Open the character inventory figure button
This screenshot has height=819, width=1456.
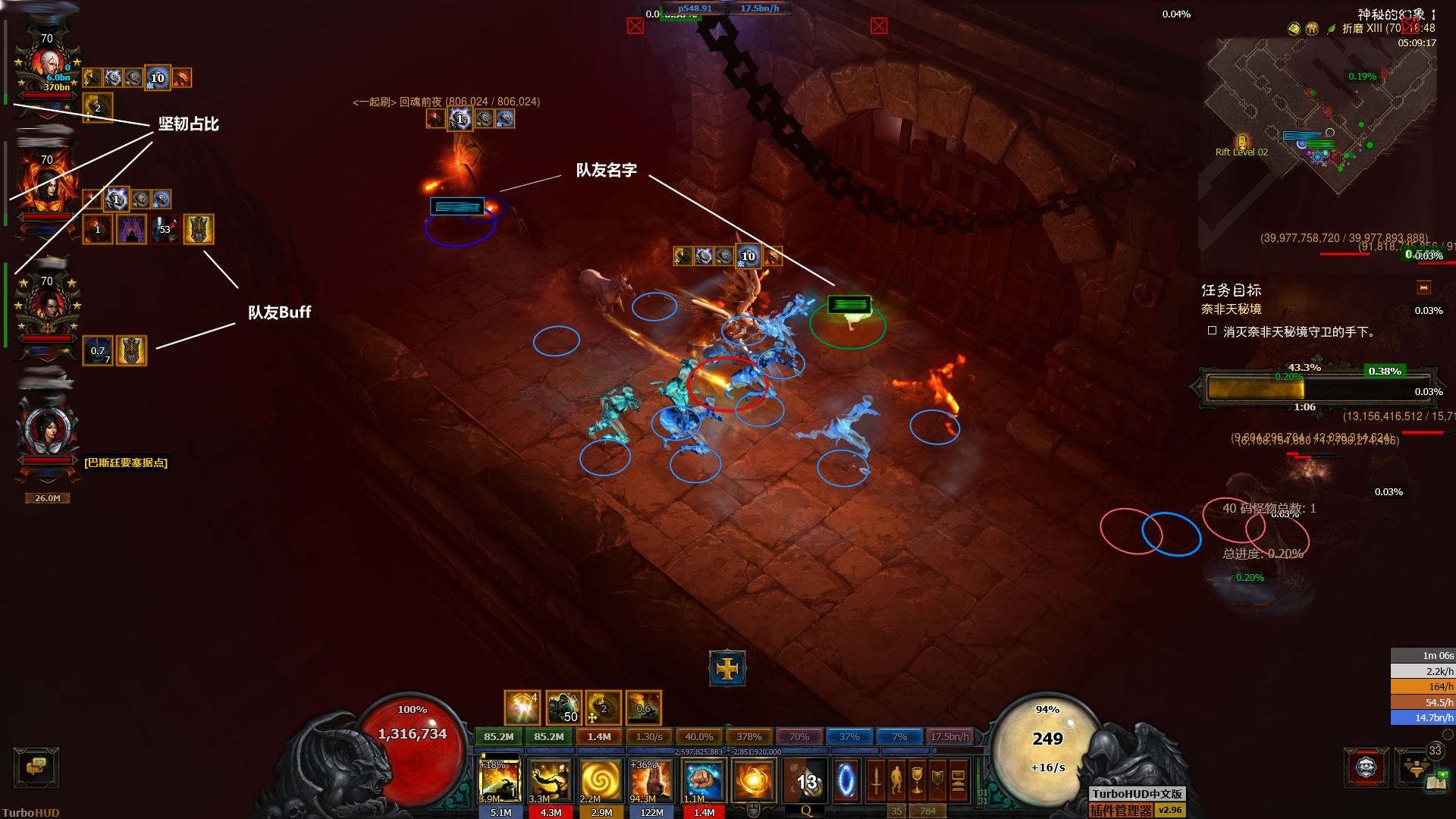coord(896,780)
